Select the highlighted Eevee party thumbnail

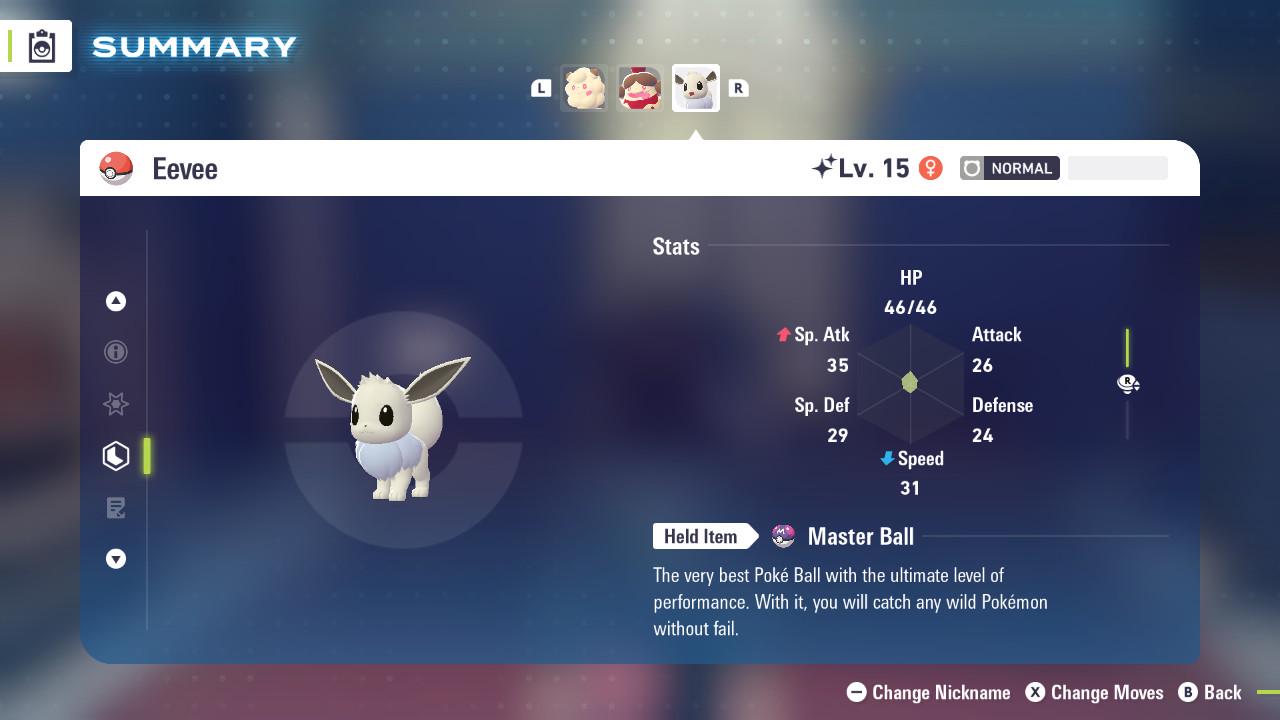(695, 88)
